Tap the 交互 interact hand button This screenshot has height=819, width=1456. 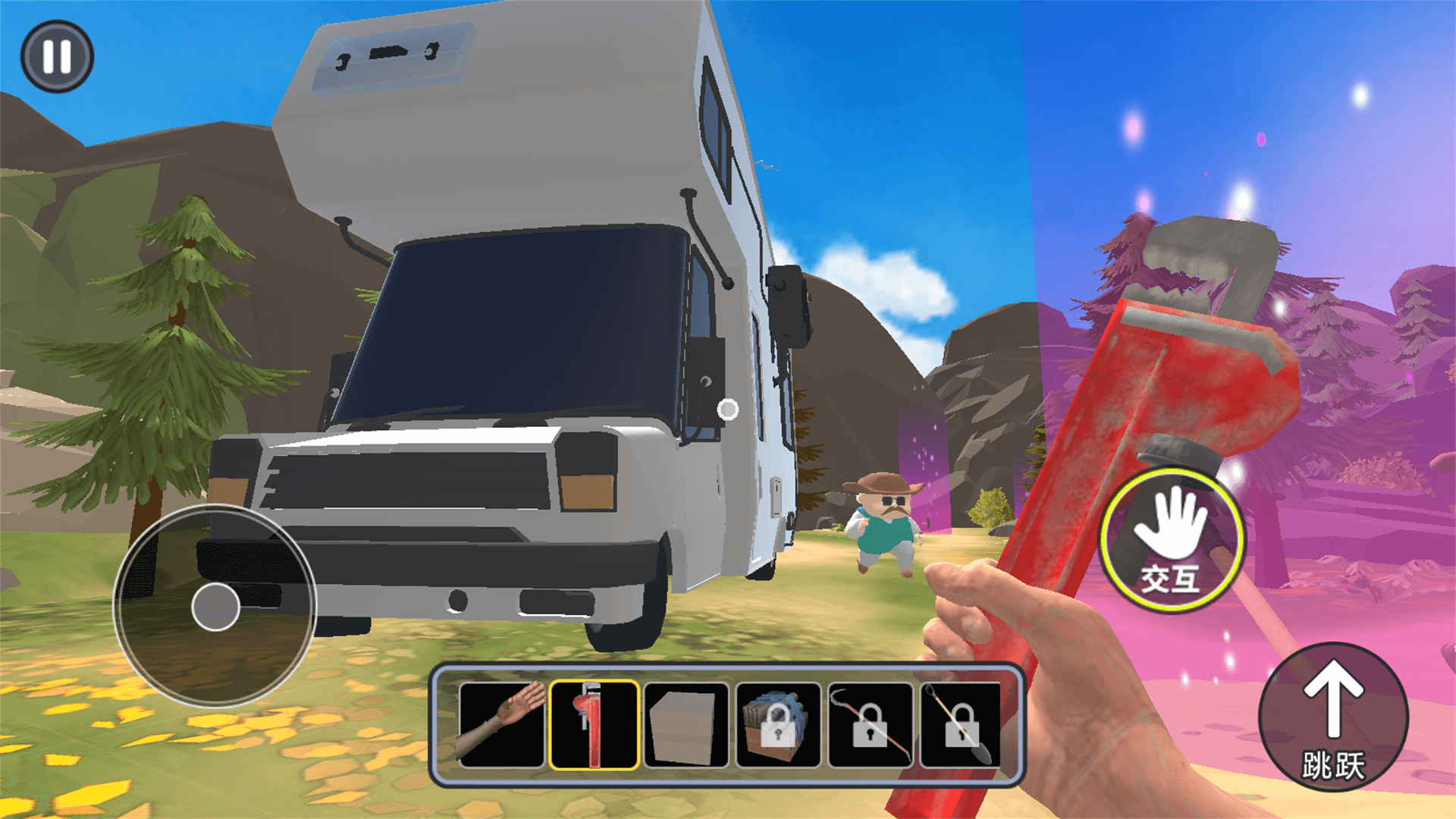tap(1172, 541)
